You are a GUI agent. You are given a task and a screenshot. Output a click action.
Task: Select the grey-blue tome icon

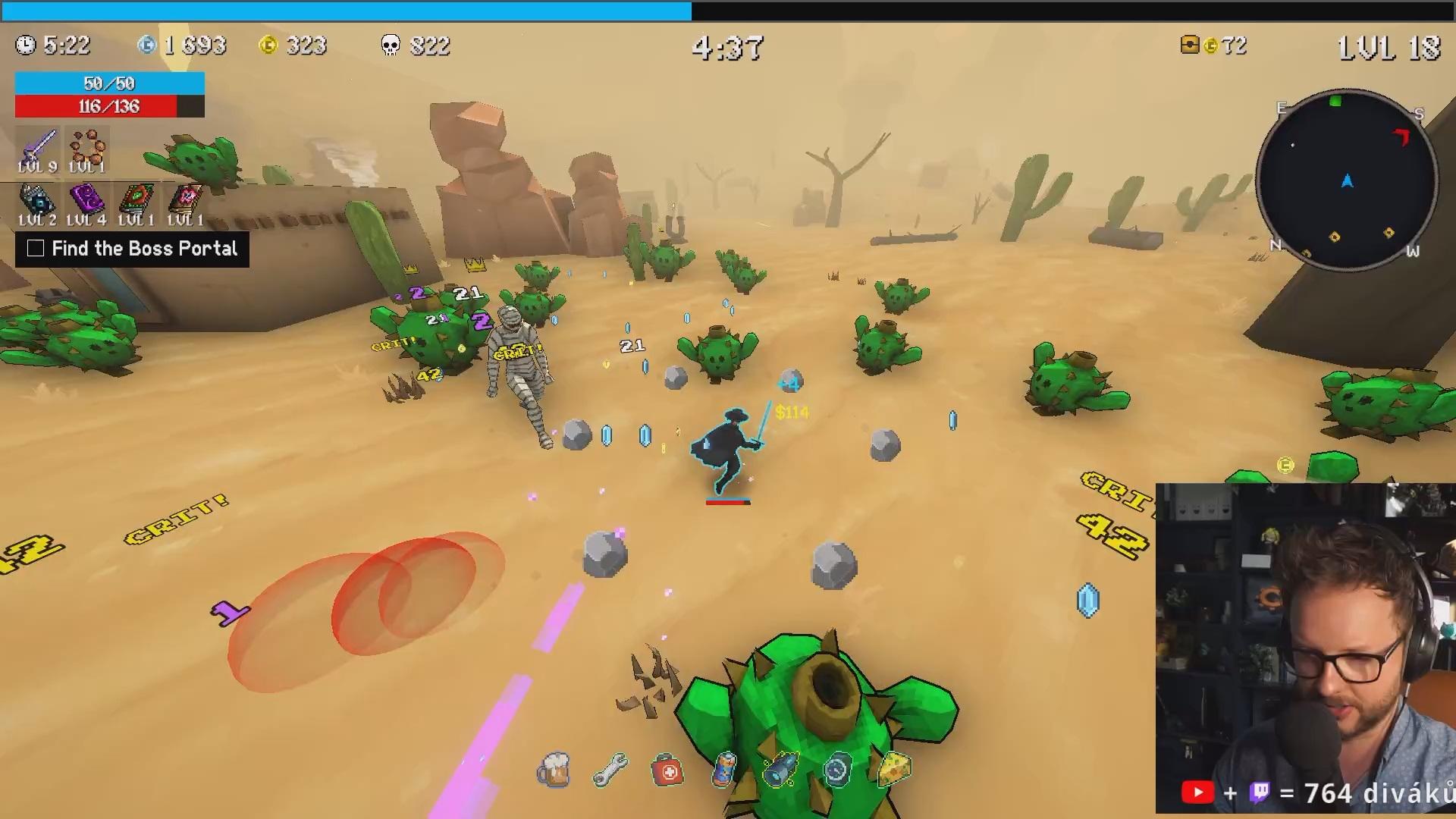point(37,199)
